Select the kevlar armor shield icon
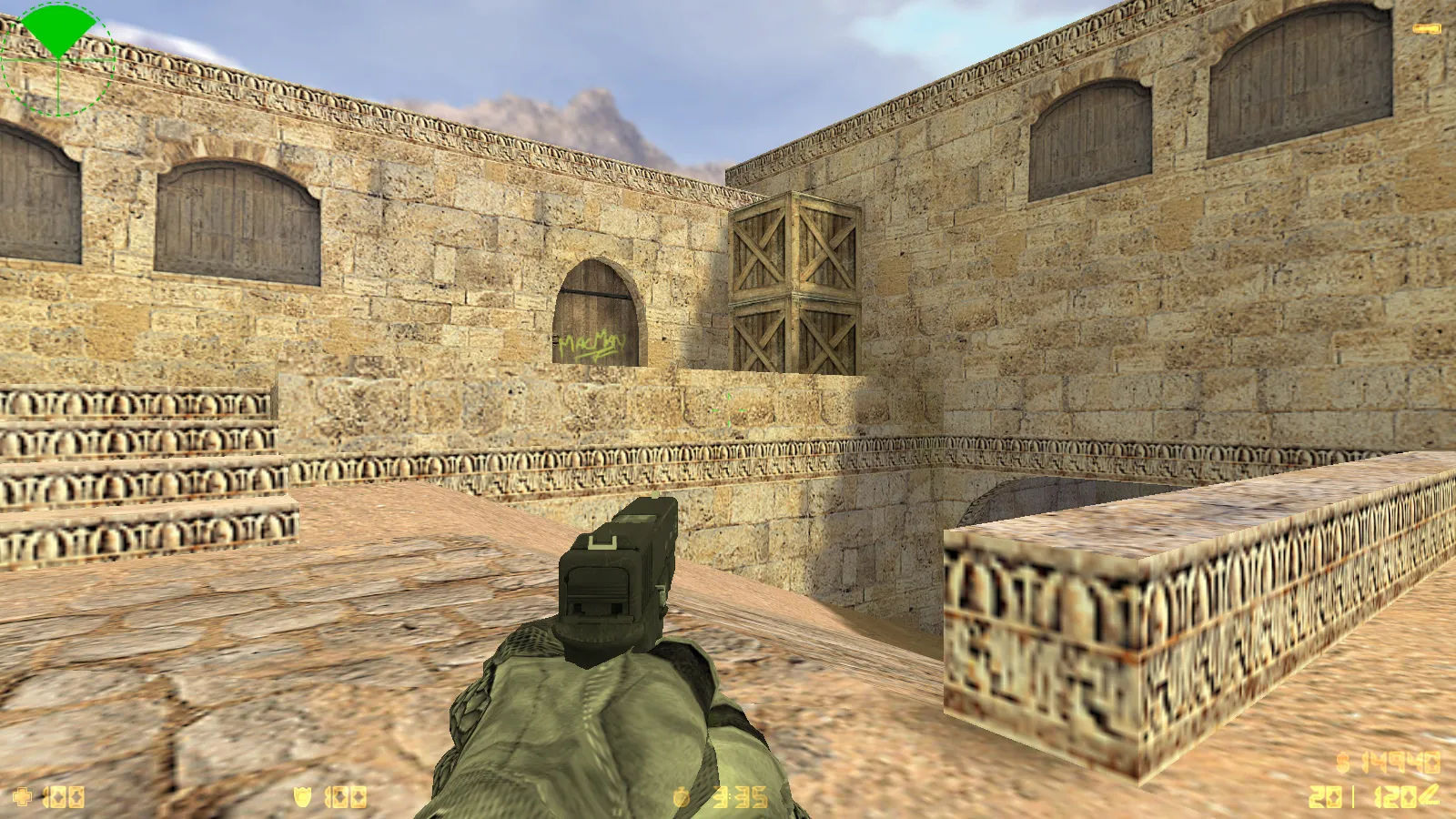This screenshot has width=1456, height=819. tap(303, 797)
